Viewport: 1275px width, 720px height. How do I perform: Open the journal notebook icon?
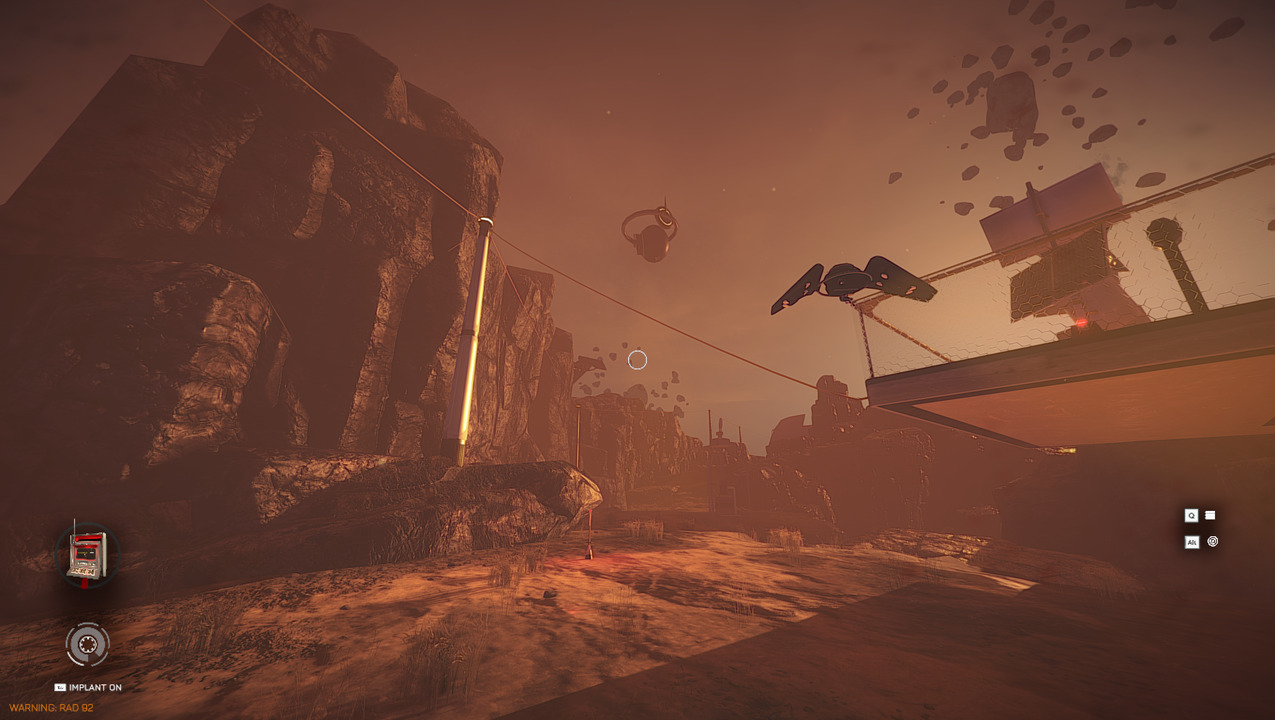coord(1210,515)
